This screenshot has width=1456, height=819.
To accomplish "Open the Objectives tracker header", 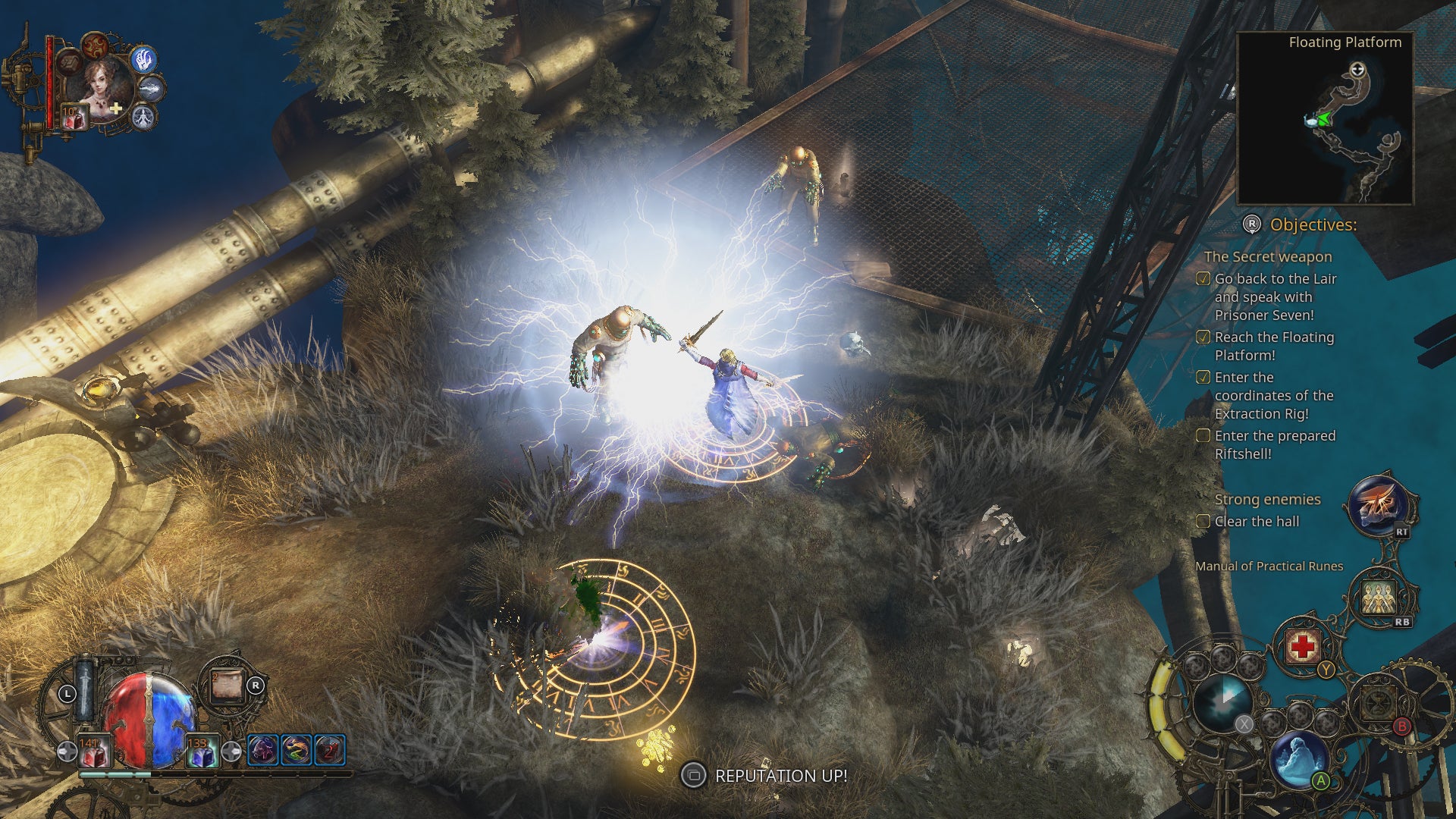I will [x=1313, y=224].
